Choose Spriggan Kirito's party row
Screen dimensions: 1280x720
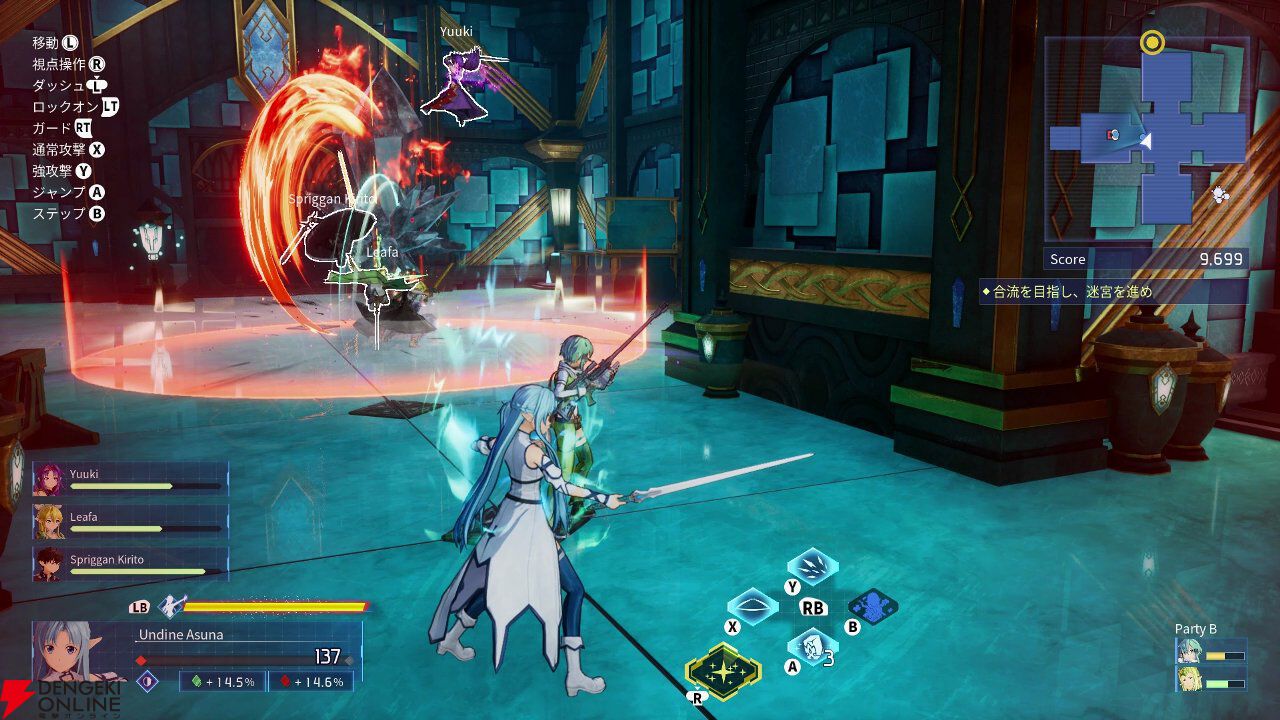pos(130,565)
